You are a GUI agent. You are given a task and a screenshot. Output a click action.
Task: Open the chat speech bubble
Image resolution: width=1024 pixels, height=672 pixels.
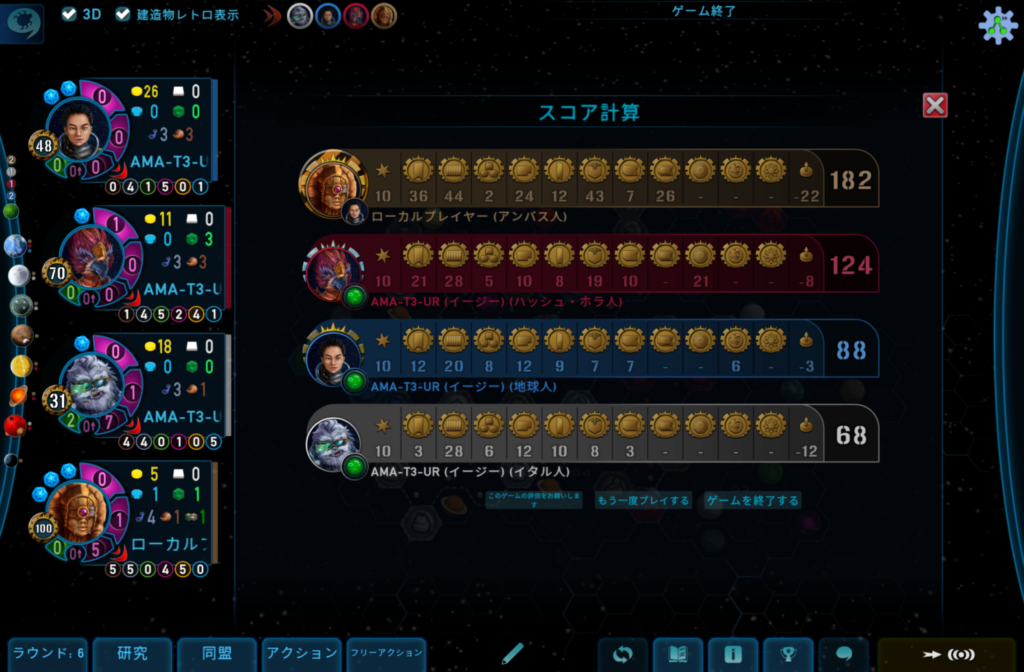point(843,655)
